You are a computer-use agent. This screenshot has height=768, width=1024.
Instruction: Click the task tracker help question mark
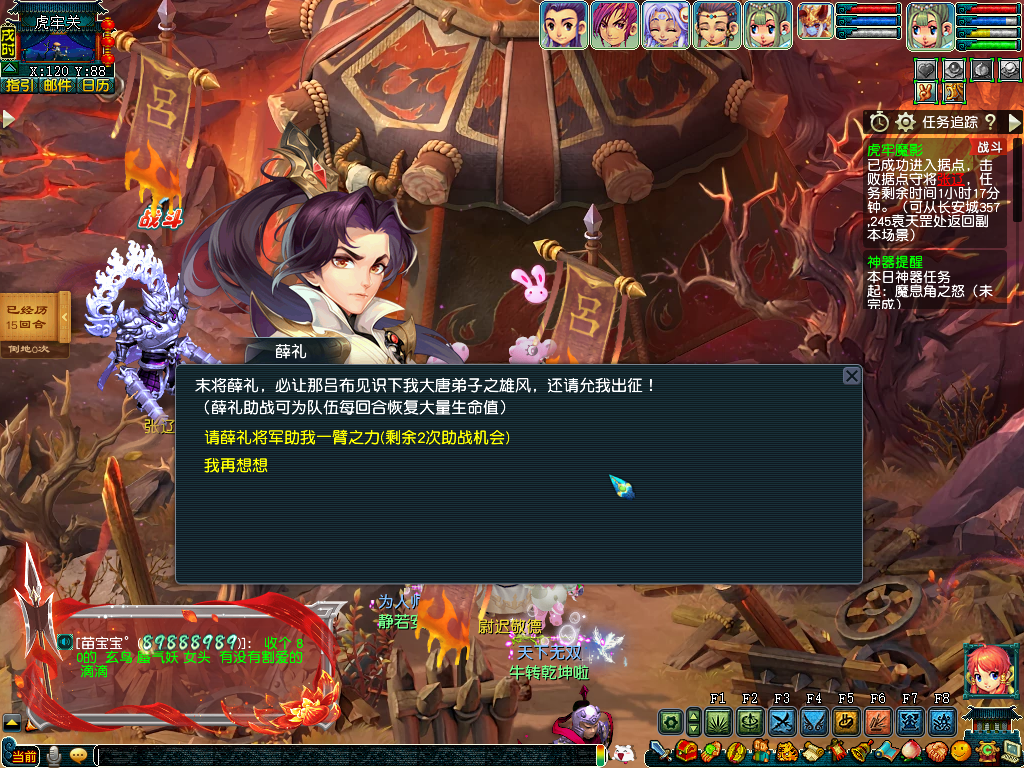tap(990, 122)
